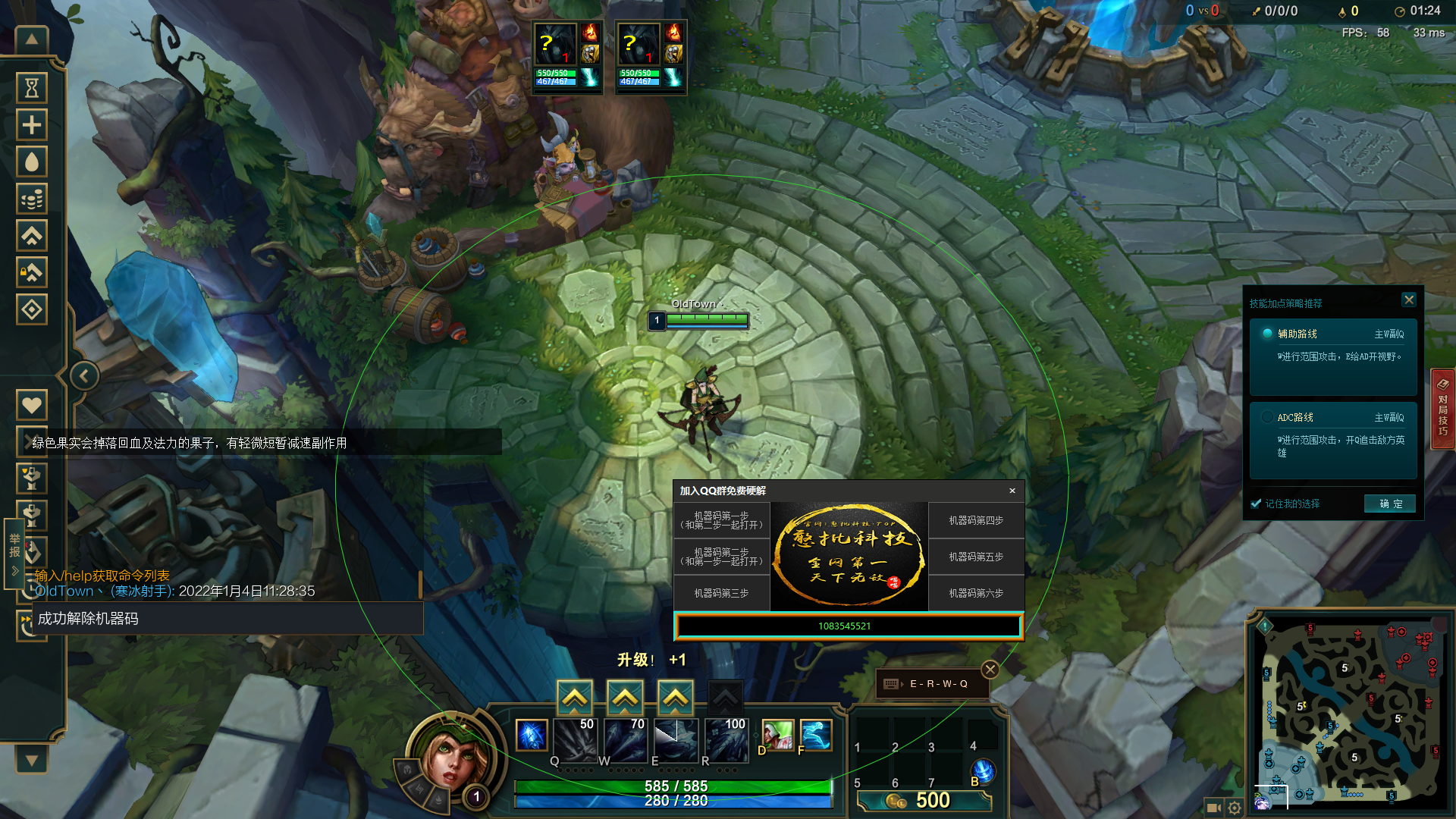Confirm with the 确定 button
This screenshot has width=1456, height=819.
pos(1390,504)
